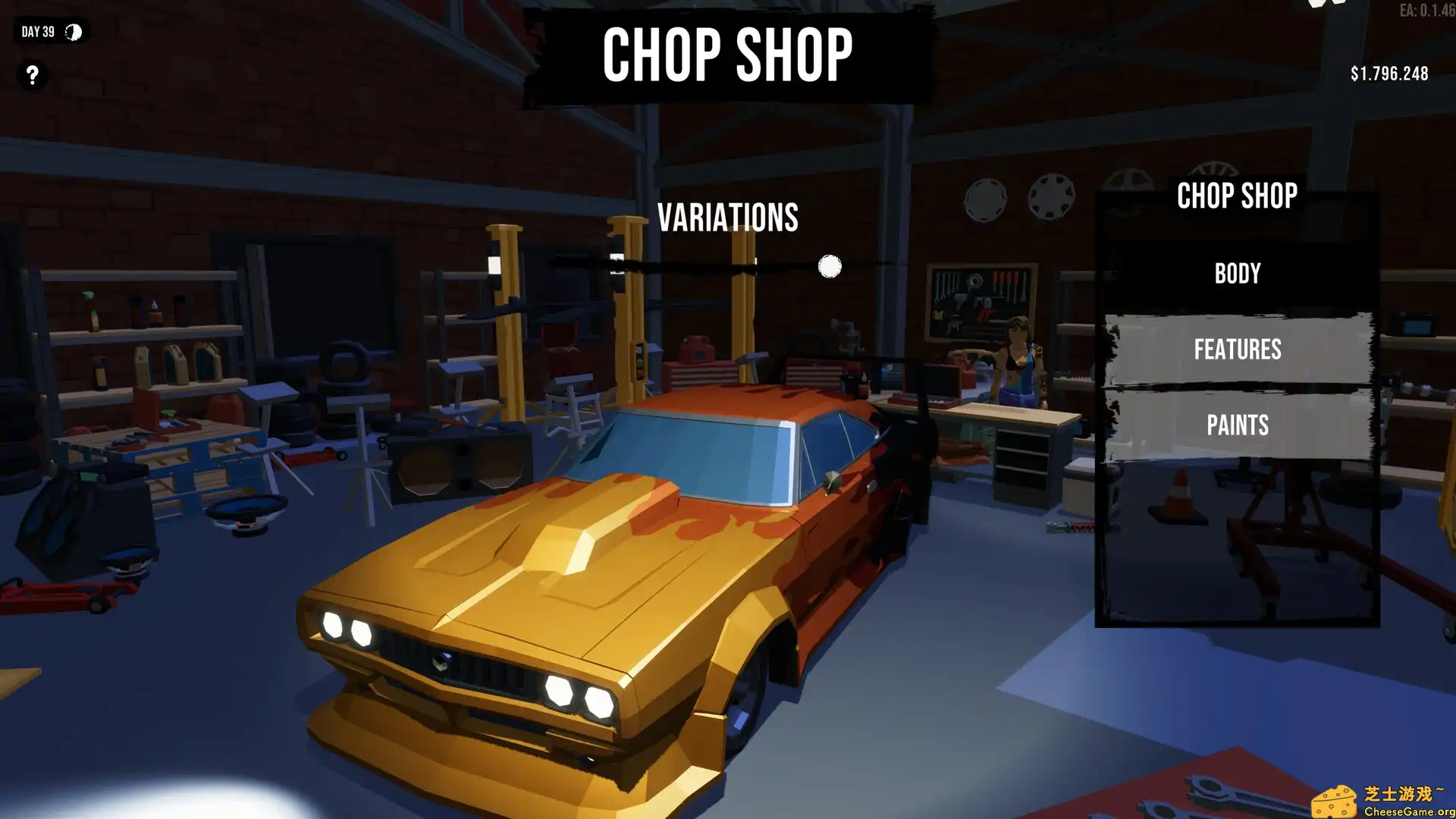
Task: Click the preview image below the Paints button
Action: click(x=1236, y=538)
